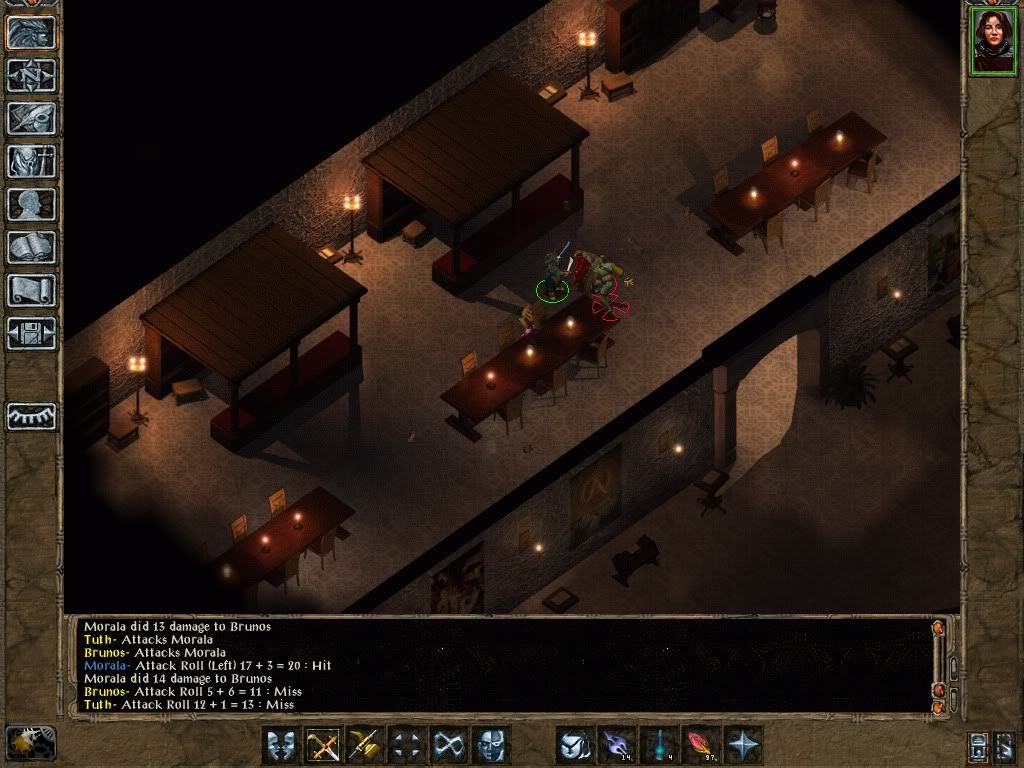This screenshot has height=768, width=1024.
Task: Toggle the clock pause button
Action: [x=31, y=742]
